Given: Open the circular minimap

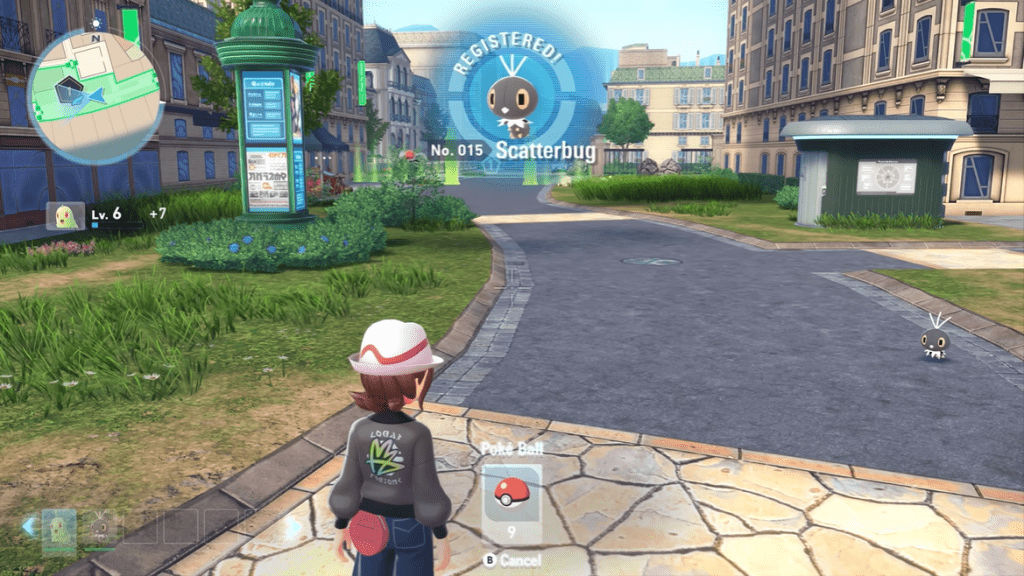Looking at the screenshot, I should point(96,96).
